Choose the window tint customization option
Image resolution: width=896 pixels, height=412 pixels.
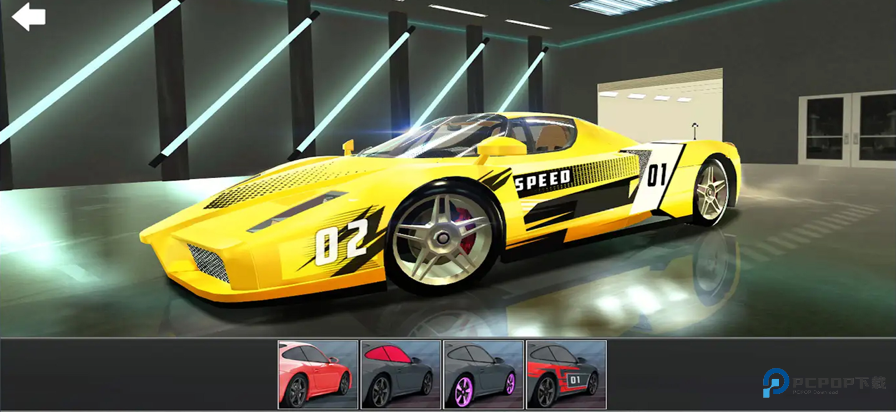point(400,374)
